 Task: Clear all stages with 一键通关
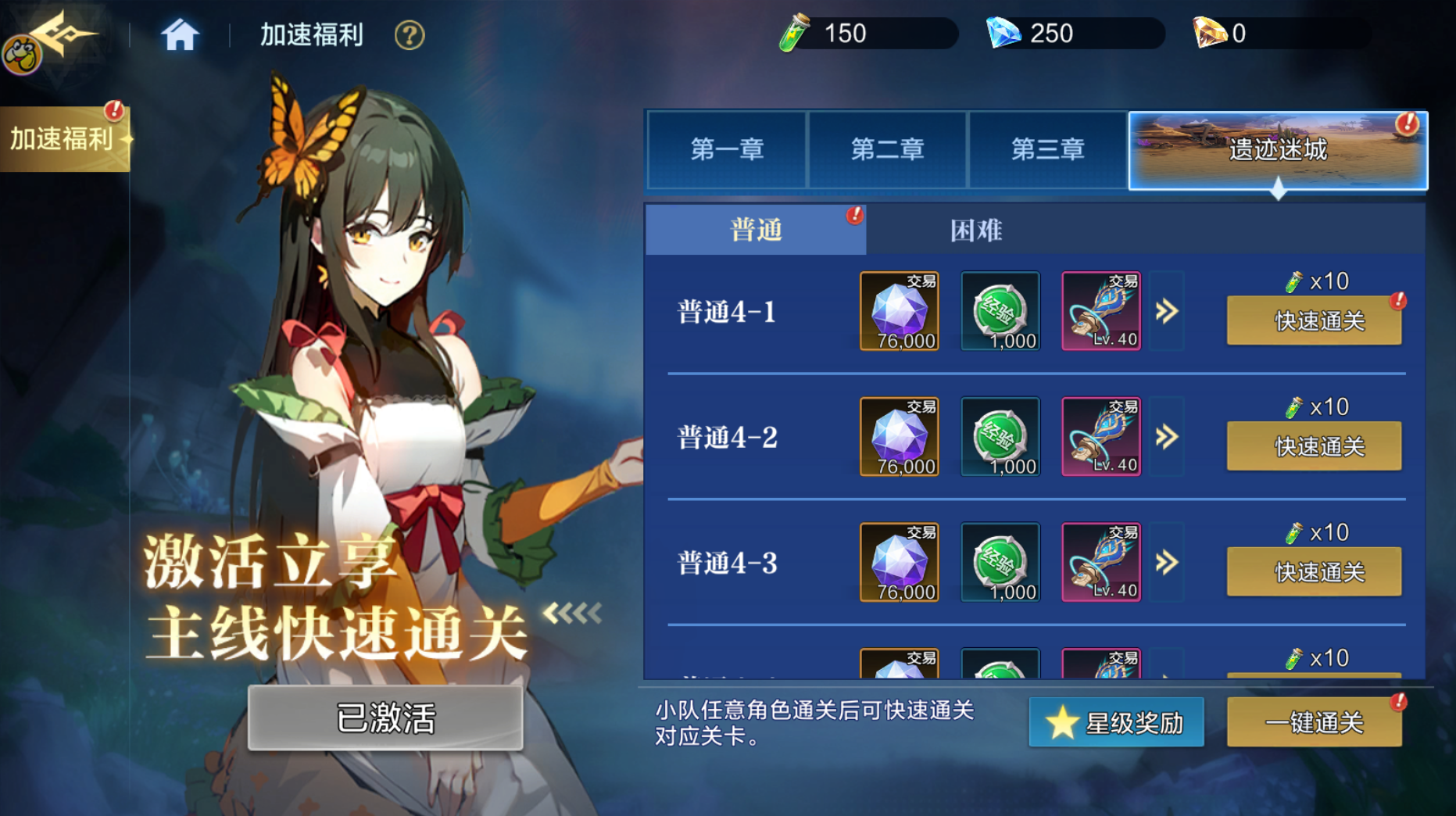pyautogui.click(x=1314, y=722)
